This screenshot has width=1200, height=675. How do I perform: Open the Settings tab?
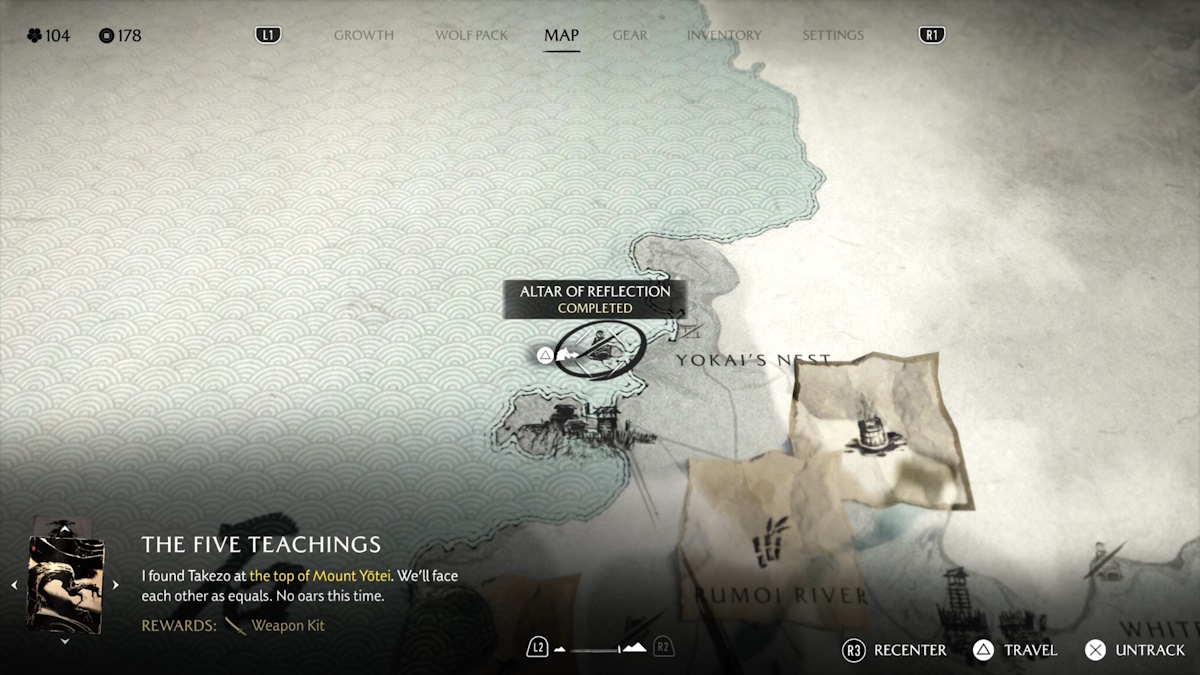click(832, 35)
